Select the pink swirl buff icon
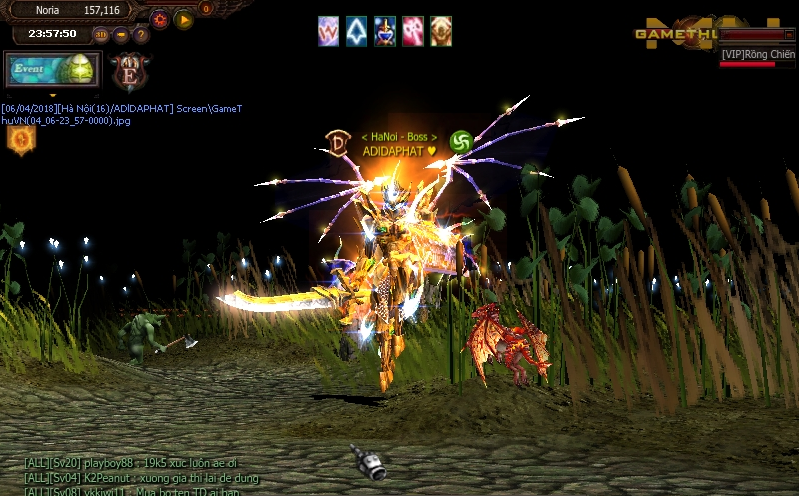799x496 pixels. [x=413, y=31]
